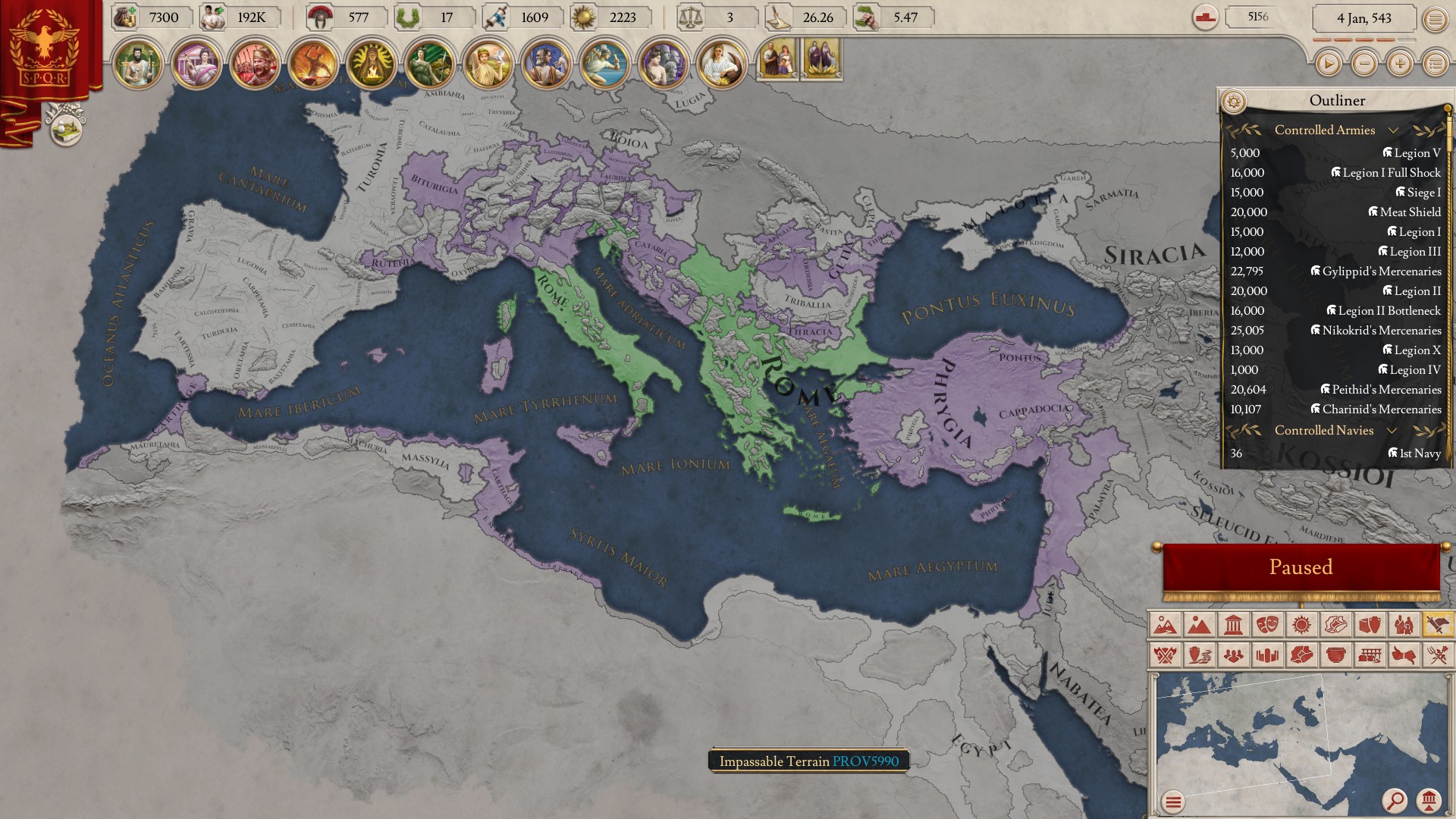Switch to the religion map mode

coord(1301,625)
